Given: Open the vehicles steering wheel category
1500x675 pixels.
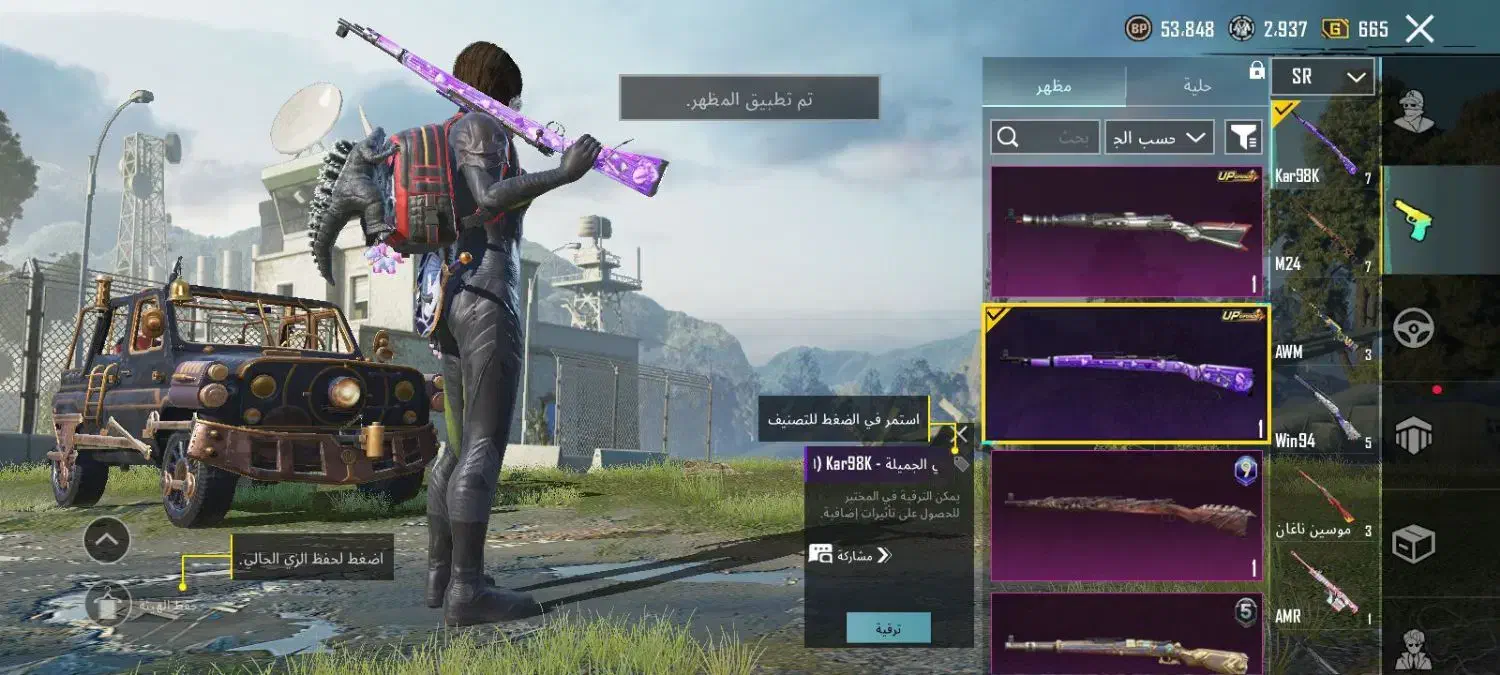Looking at the screenshot, I should click(x=1414, y=328).
